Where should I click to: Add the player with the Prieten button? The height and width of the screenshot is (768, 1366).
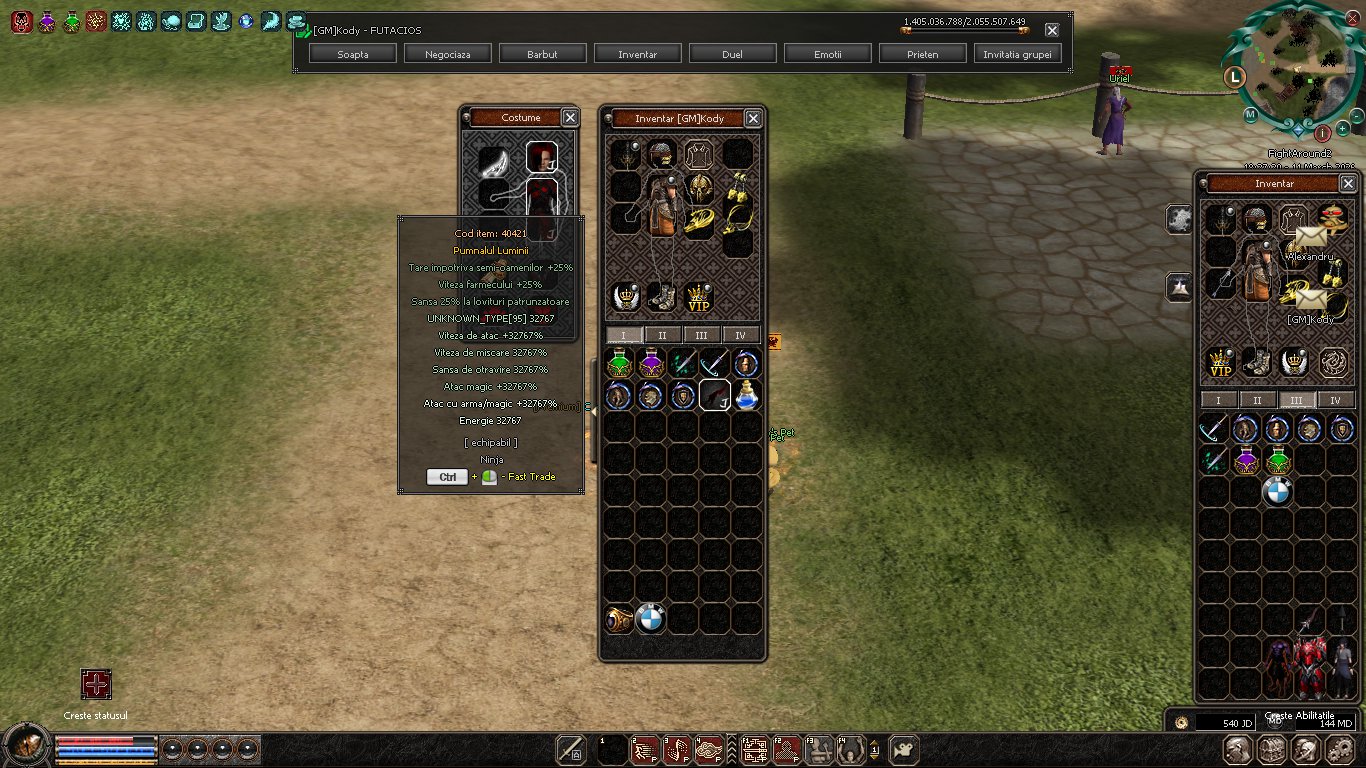coord(922,54)
